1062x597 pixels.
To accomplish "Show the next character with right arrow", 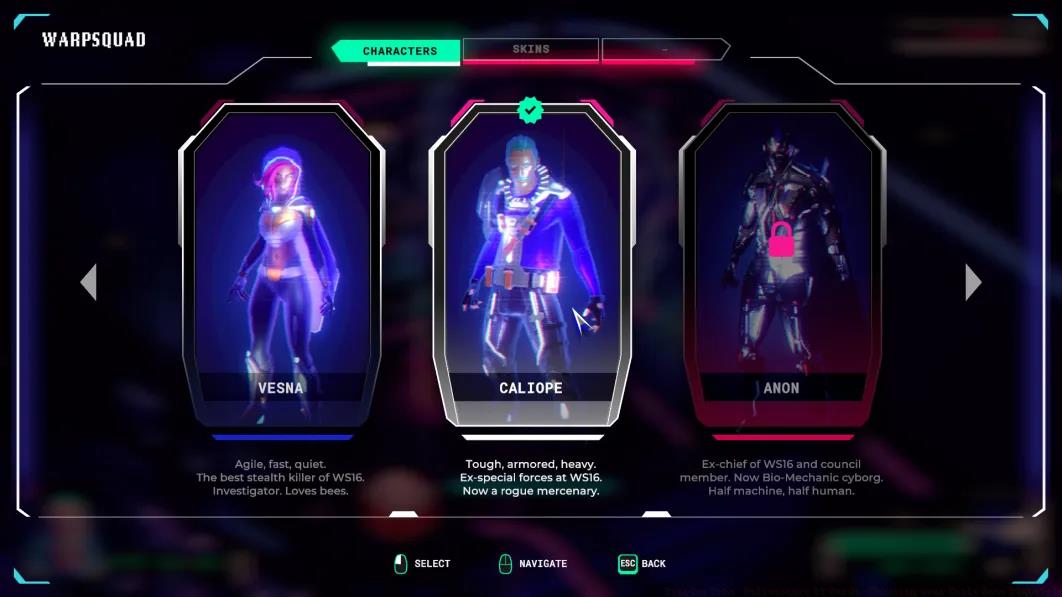I will (973, 282).
